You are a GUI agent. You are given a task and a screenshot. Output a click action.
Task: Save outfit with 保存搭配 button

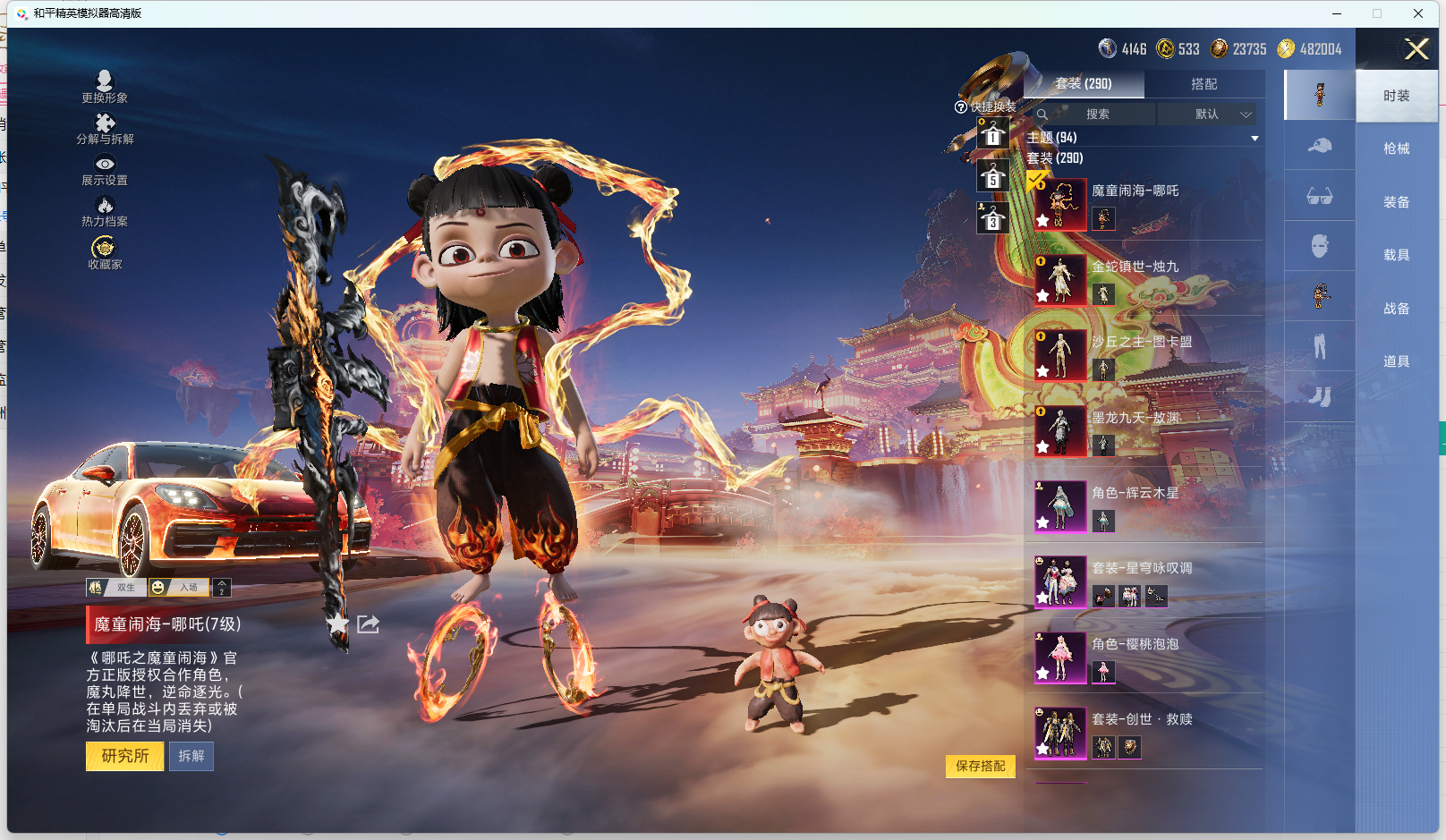point(980,766)
